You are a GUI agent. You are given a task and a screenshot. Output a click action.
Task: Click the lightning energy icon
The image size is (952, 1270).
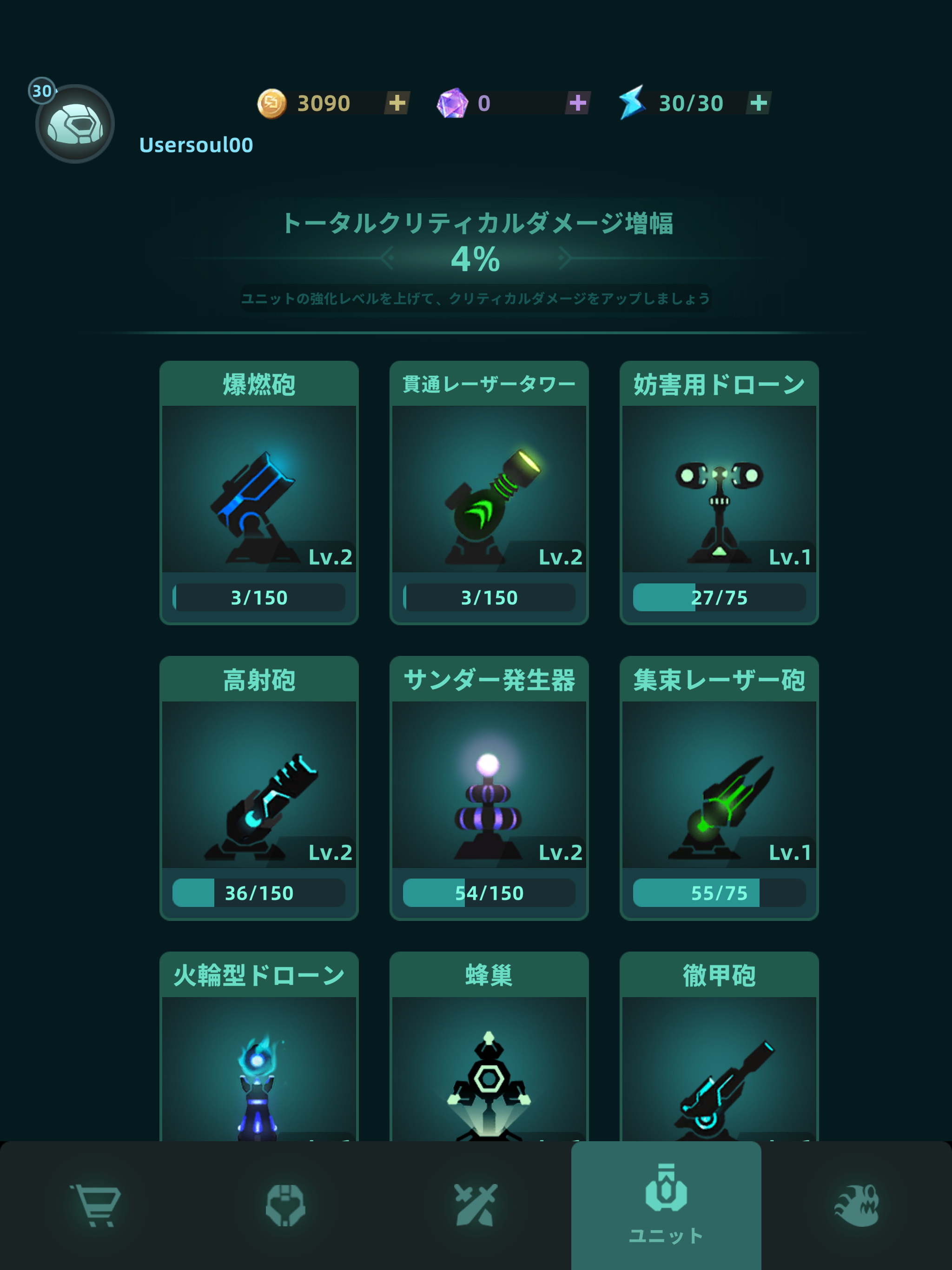click(633, 102)
